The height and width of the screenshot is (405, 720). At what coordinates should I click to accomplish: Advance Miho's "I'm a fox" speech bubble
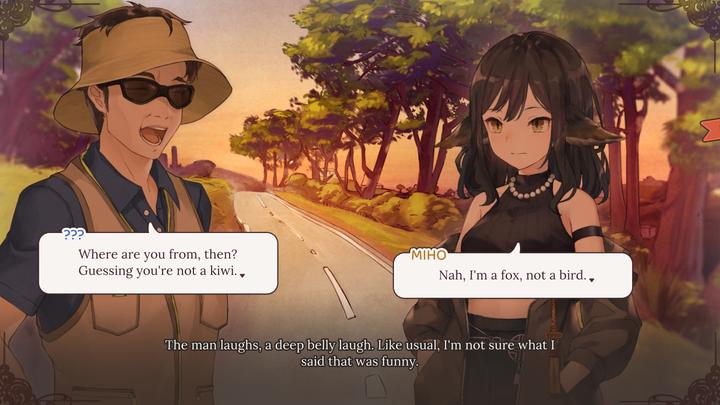pos(512,275)
